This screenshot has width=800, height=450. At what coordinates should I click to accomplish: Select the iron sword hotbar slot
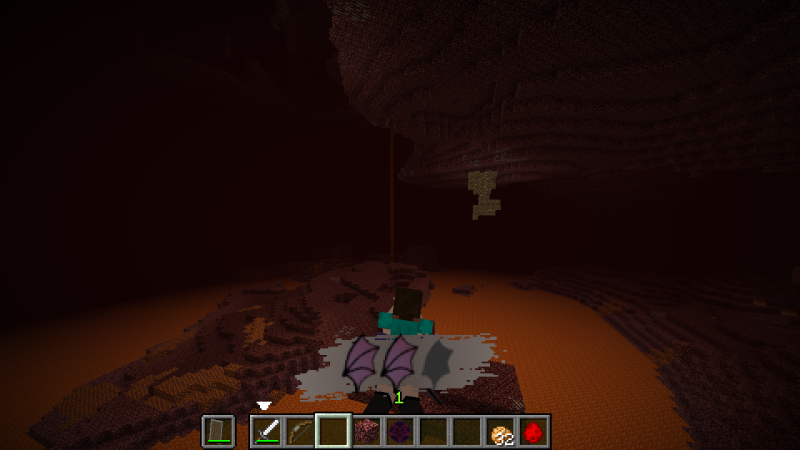coord(267,431)
